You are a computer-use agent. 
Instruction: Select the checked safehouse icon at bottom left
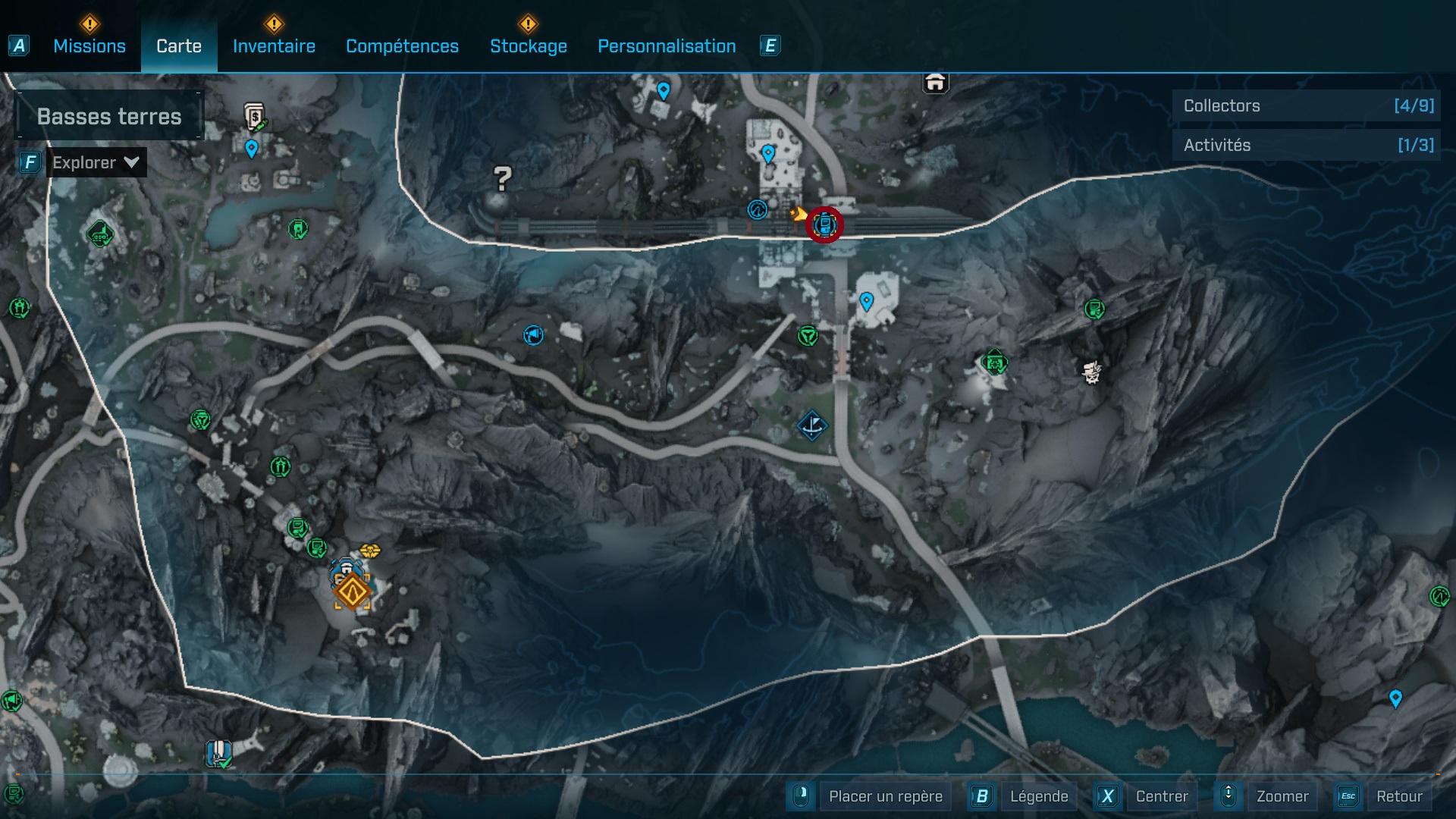218,753
